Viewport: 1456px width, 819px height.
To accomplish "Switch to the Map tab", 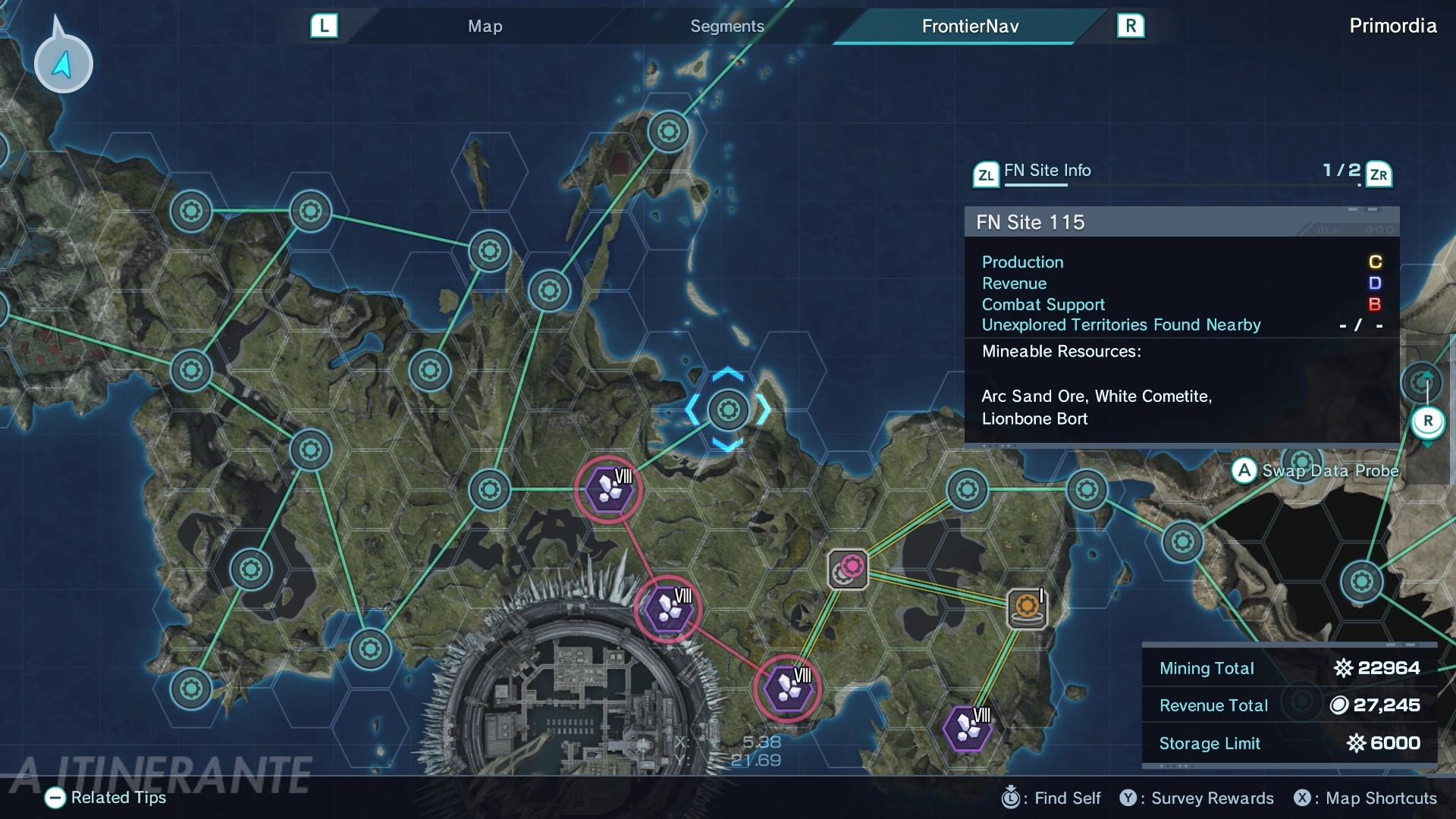I will 485,27.
